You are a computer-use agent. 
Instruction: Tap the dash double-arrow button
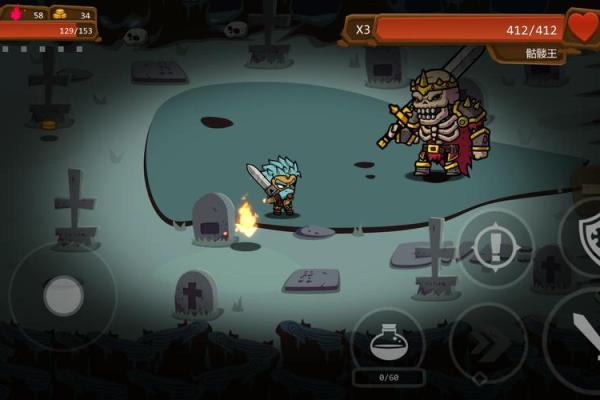pos(488,343)
